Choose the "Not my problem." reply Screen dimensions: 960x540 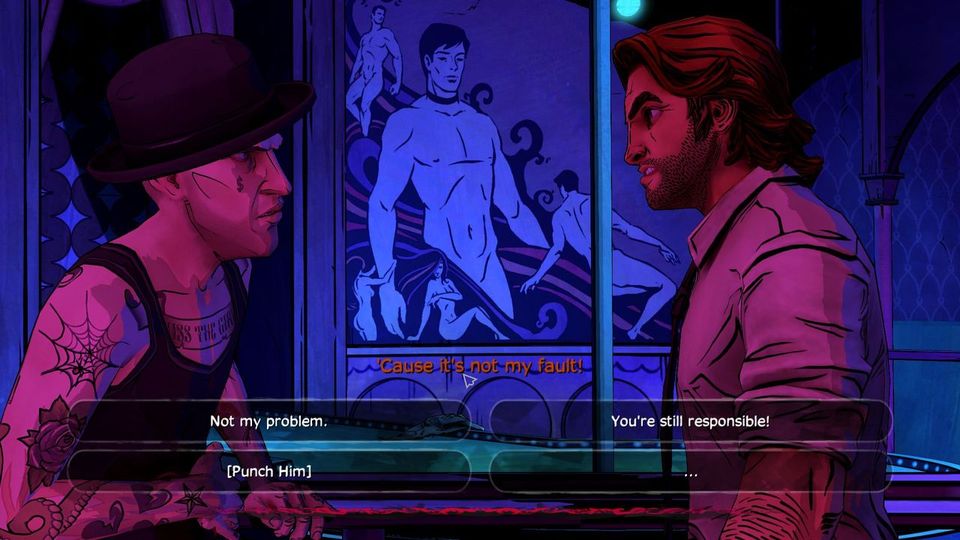(268, 421)
